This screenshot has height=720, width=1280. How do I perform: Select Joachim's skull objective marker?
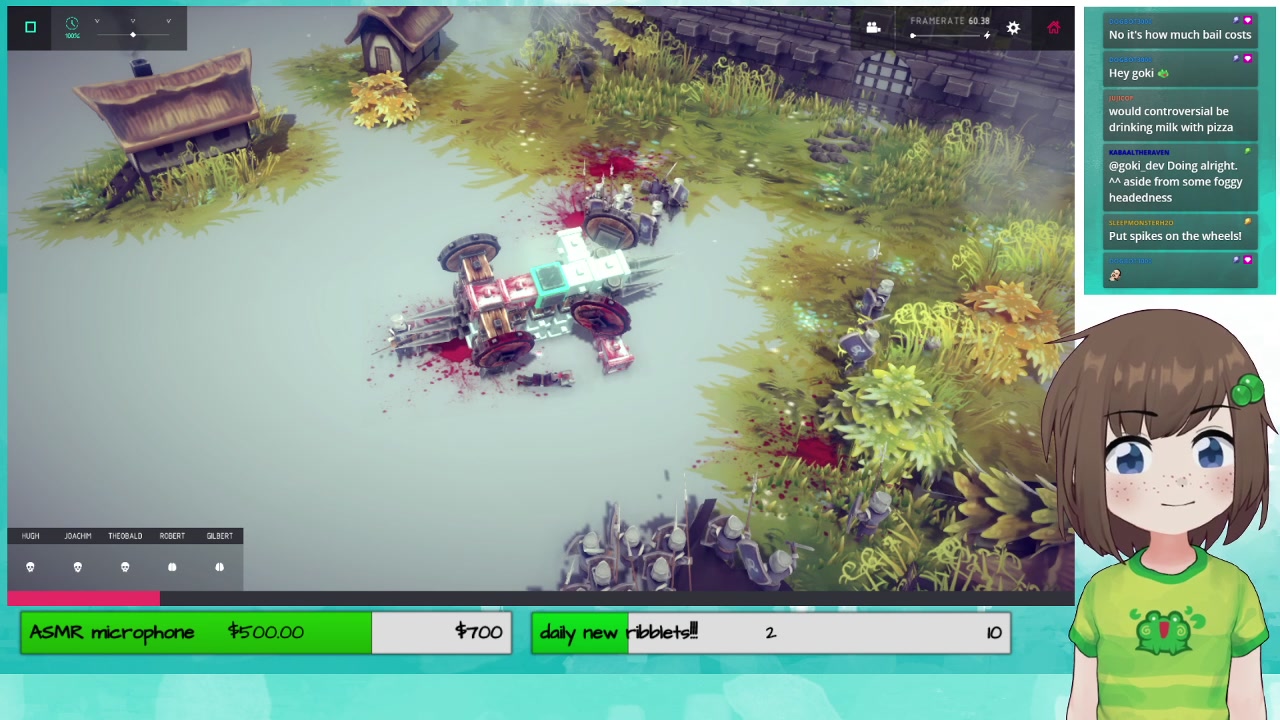click(x=78, y=567)
